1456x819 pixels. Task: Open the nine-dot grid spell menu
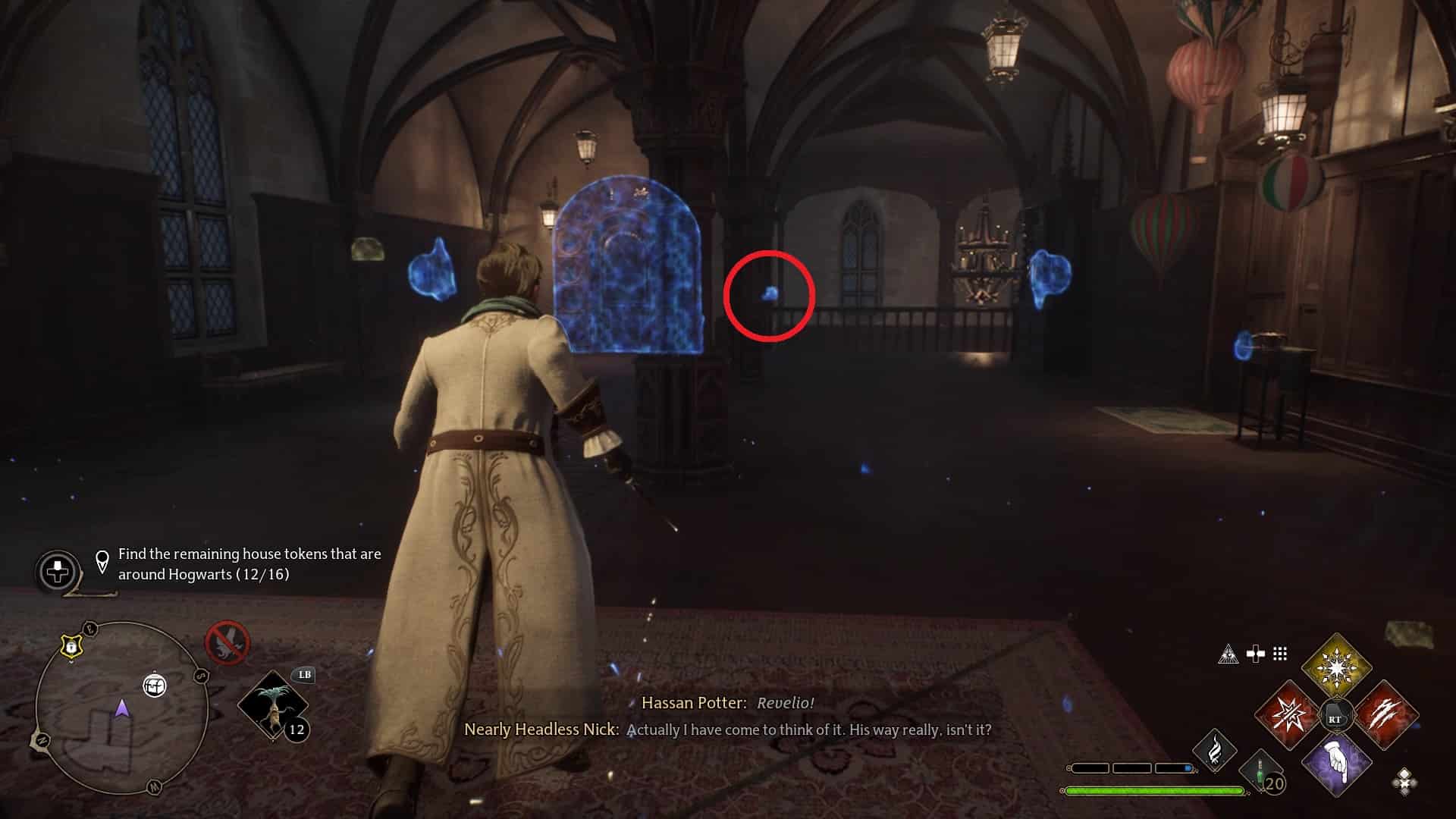coord(1280,654)
